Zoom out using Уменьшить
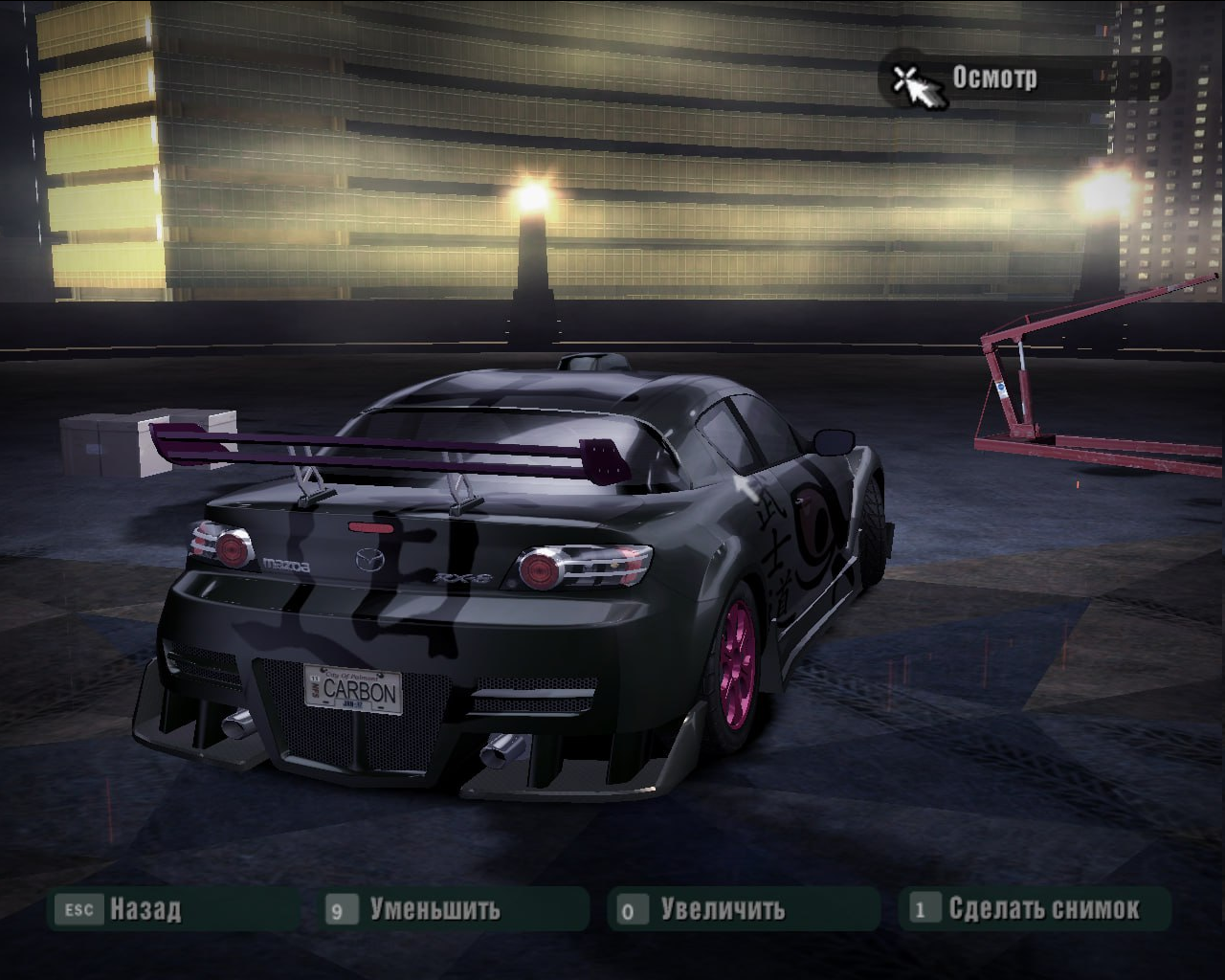 tap(434, 908)
